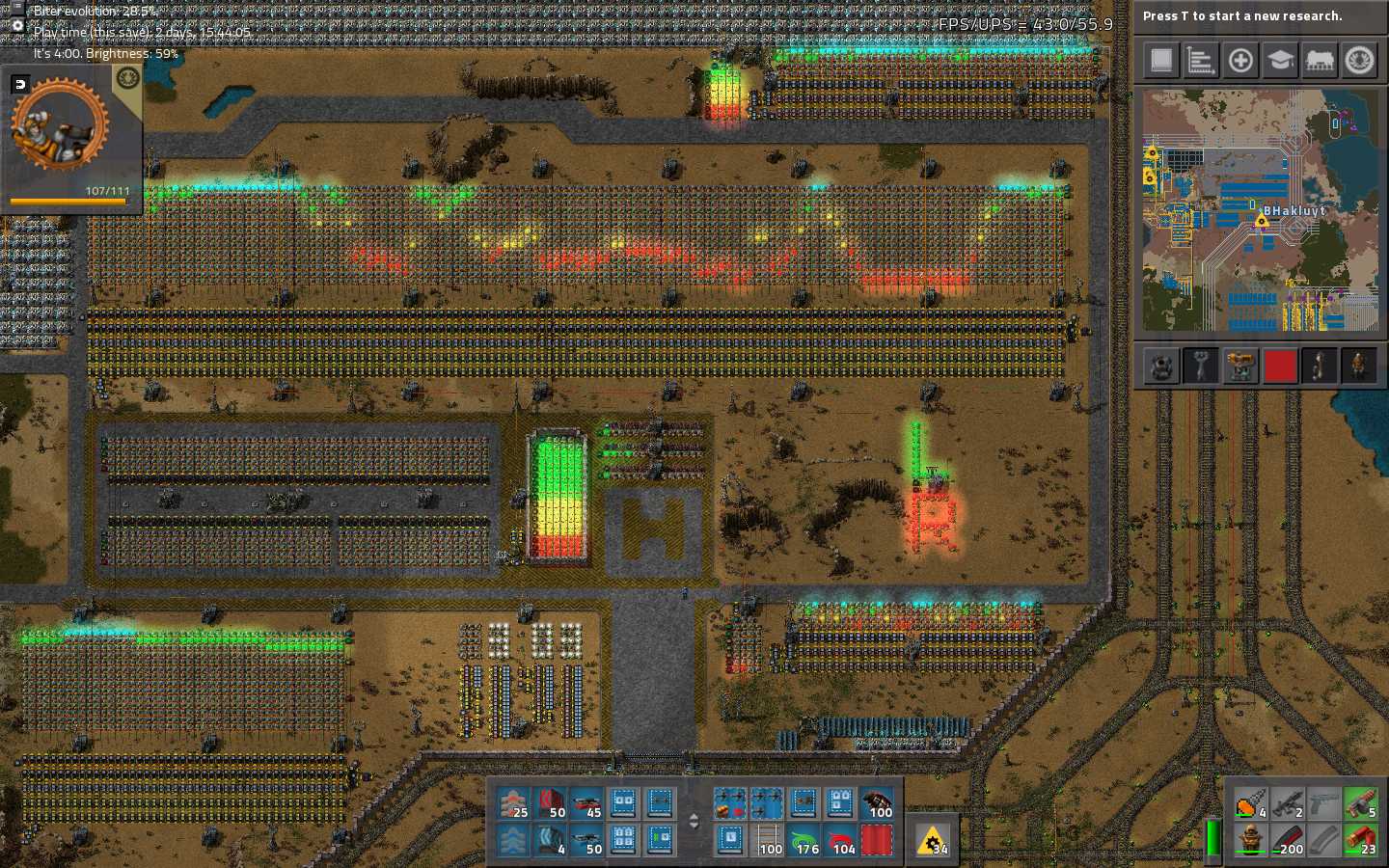1389x868 pixels.
Task: Open the technology graduation cap button
Action: coord(1280,61)
